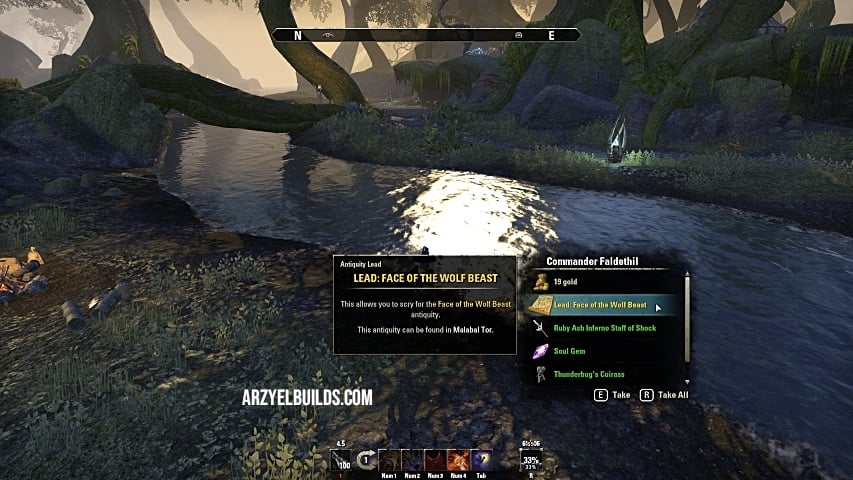Choose the Soul Gem loot row
The image size is (853, 480).
click(570, 351)
